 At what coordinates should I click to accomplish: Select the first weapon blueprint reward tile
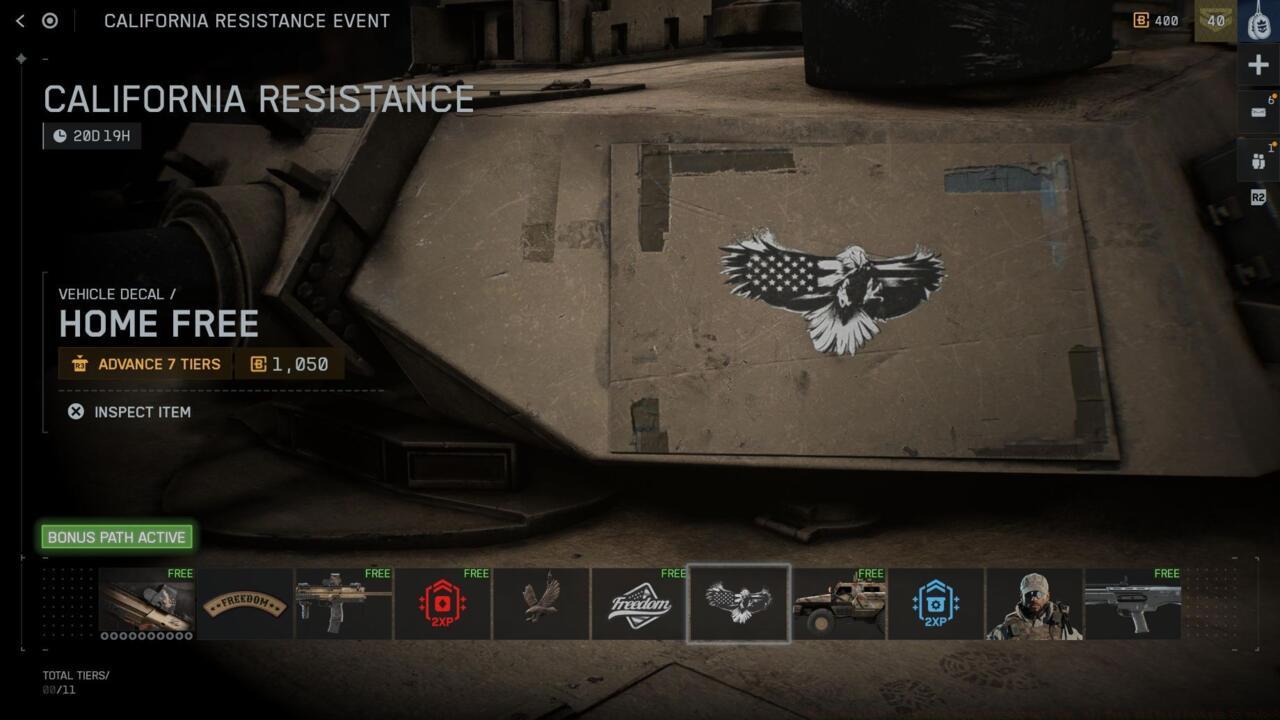click(x=147, y=604)
